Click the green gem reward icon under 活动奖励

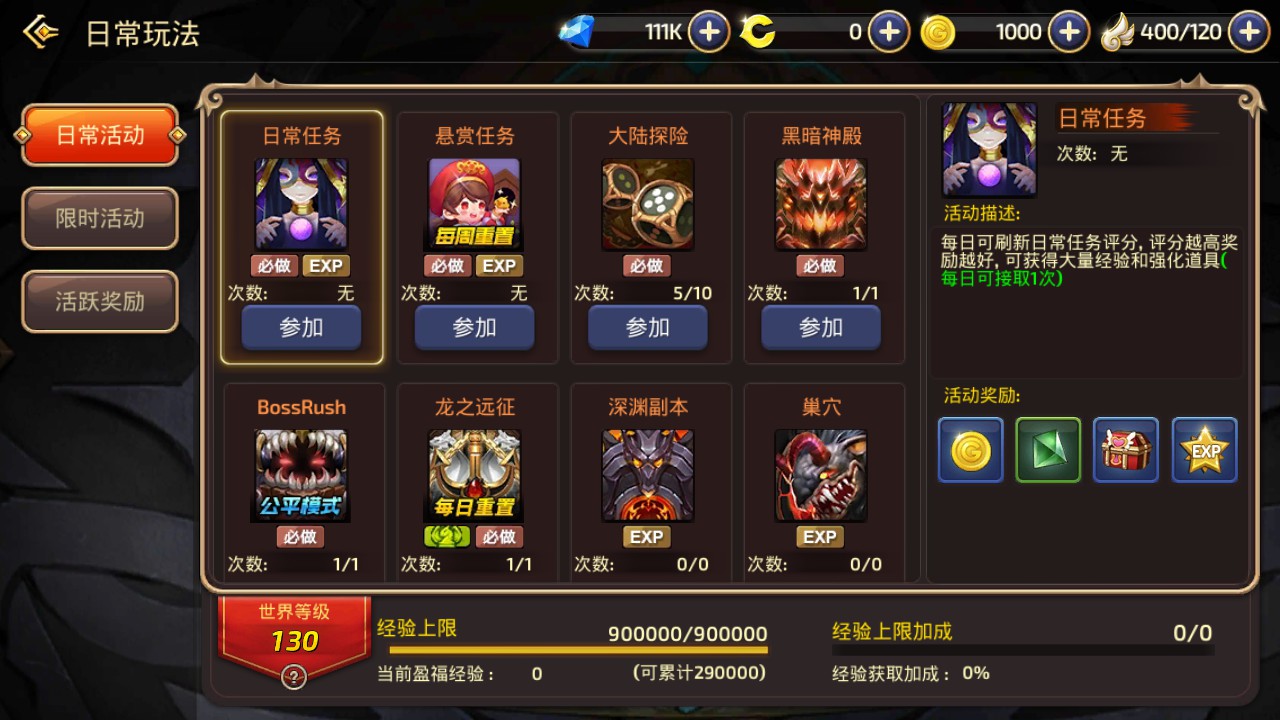point(1047,450)
